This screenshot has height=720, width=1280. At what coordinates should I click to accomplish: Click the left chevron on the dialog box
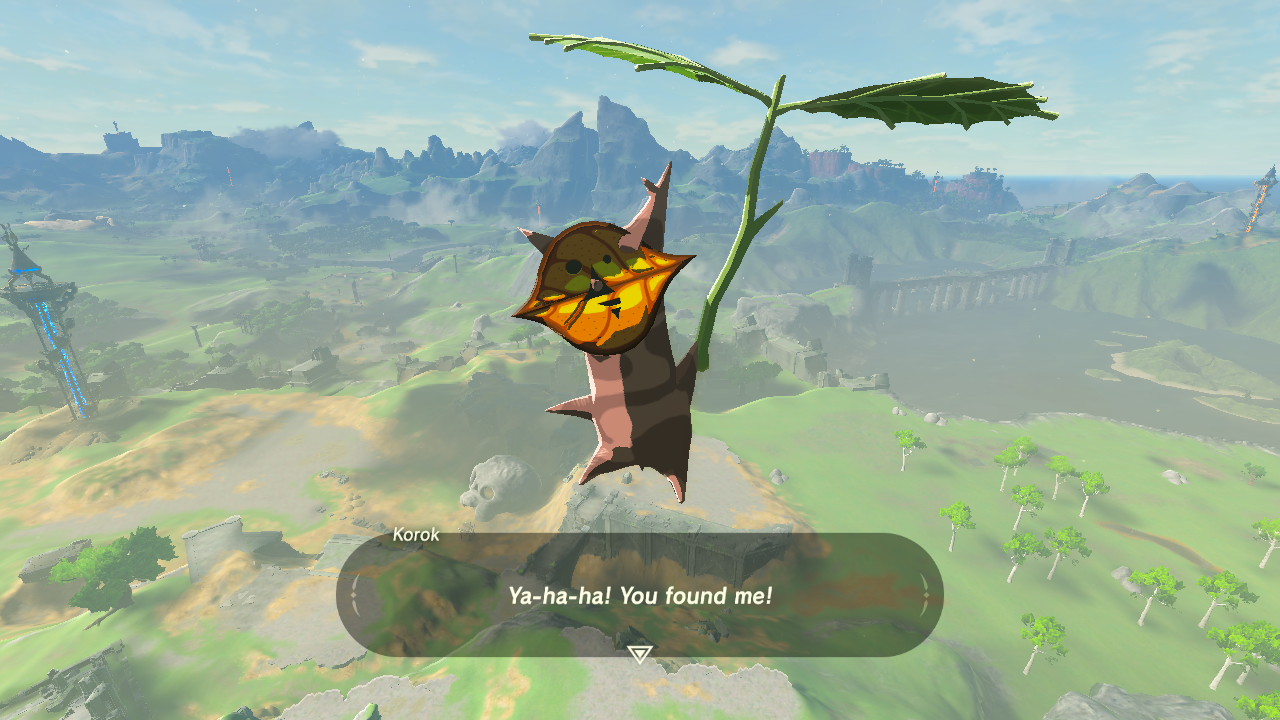[x=352, y=593]
